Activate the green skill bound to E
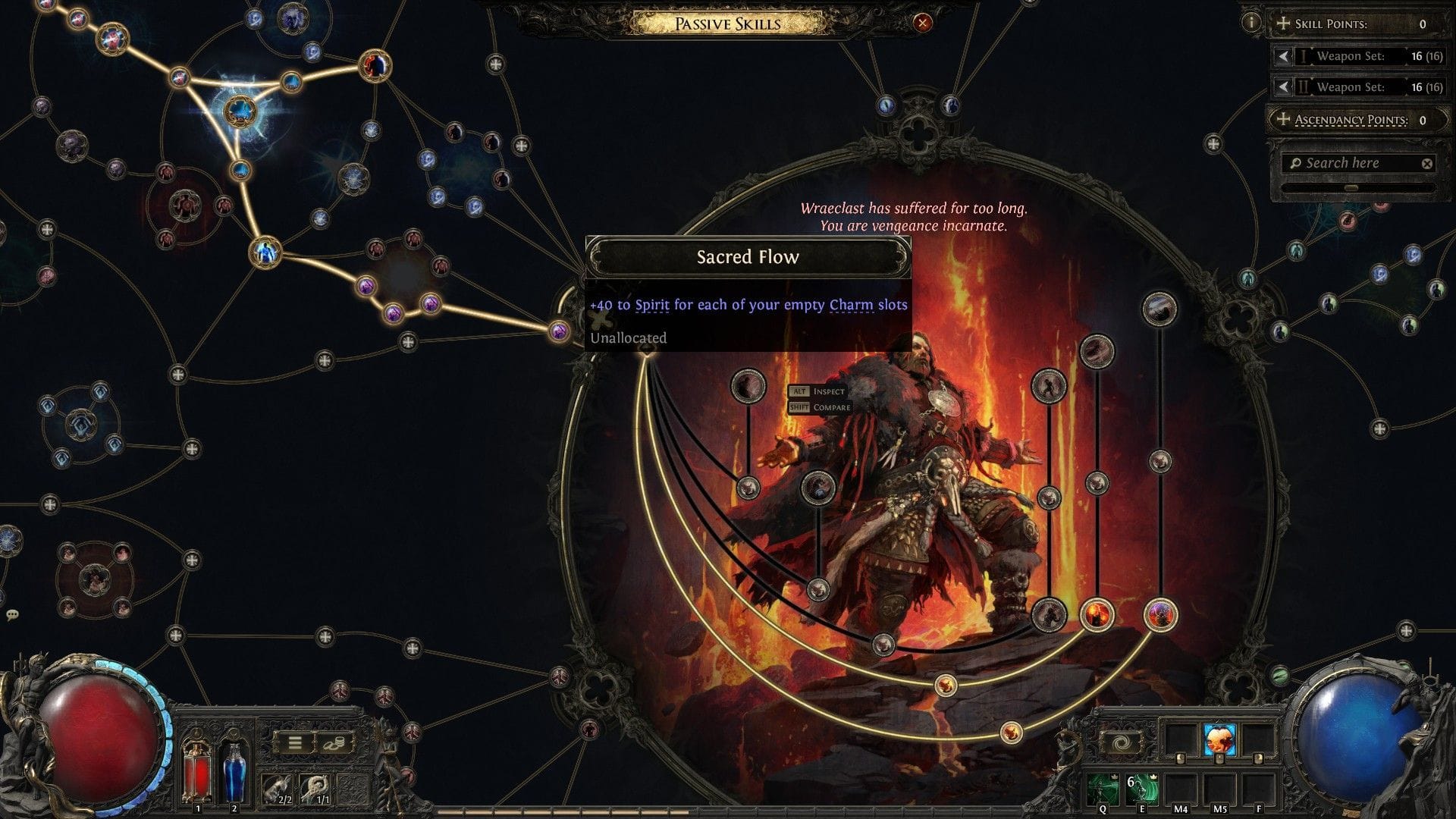 pyautogui.click(x=1141, y=789)
